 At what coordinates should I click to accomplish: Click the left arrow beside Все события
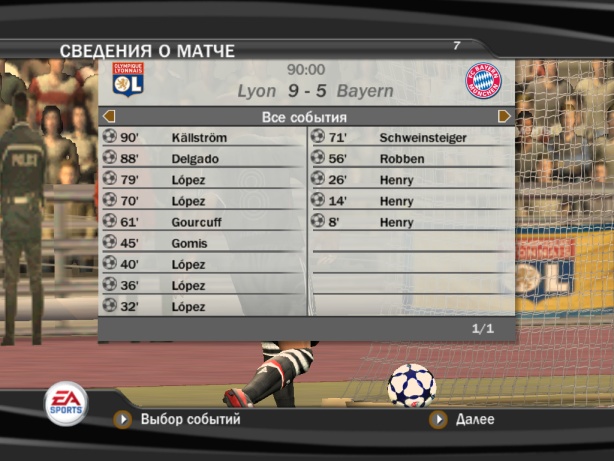pos(109,117)
